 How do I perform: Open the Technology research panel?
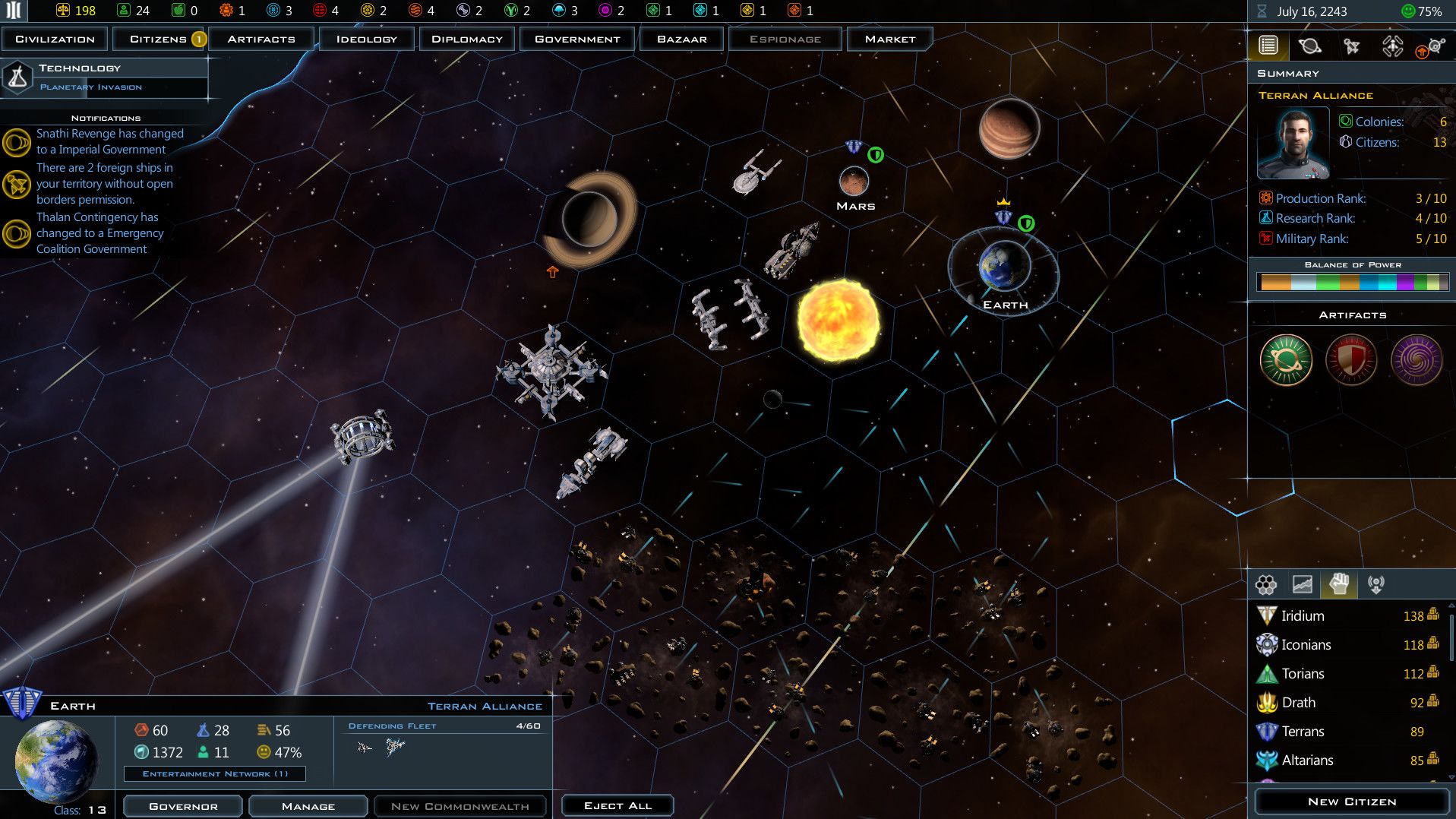(105, 77)
